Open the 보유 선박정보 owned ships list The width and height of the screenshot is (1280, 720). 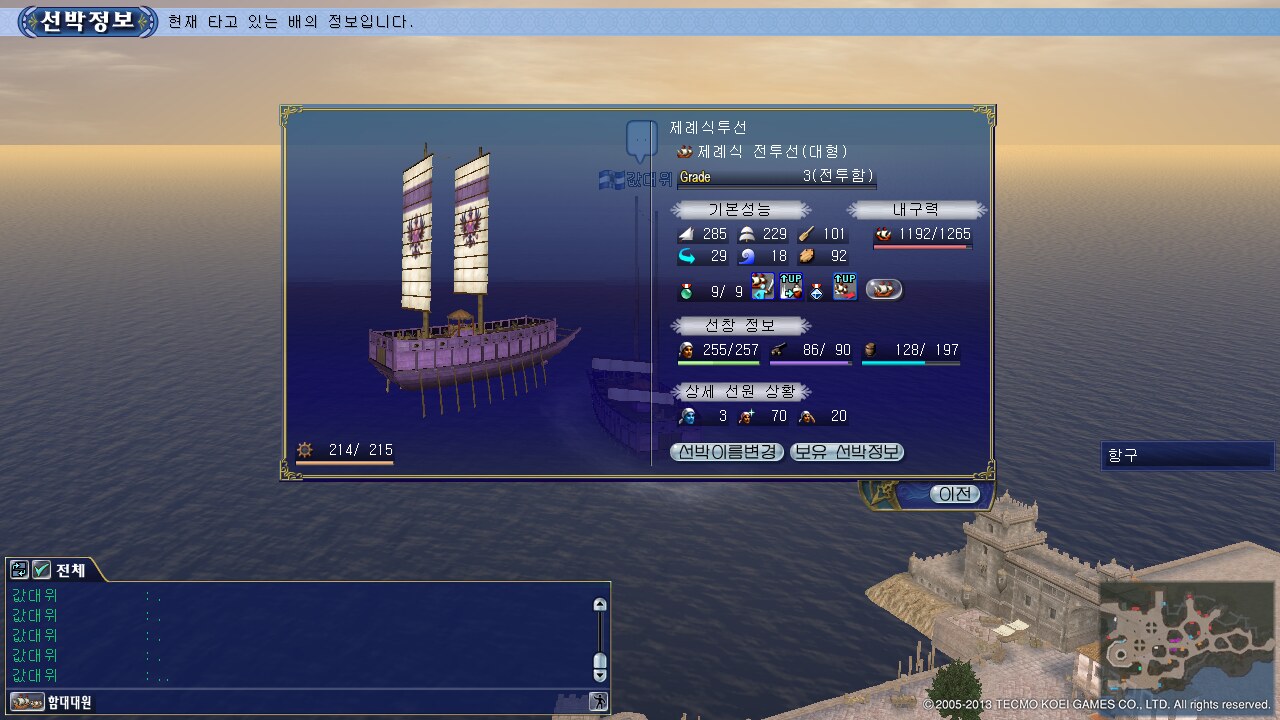tap(847, 452)
